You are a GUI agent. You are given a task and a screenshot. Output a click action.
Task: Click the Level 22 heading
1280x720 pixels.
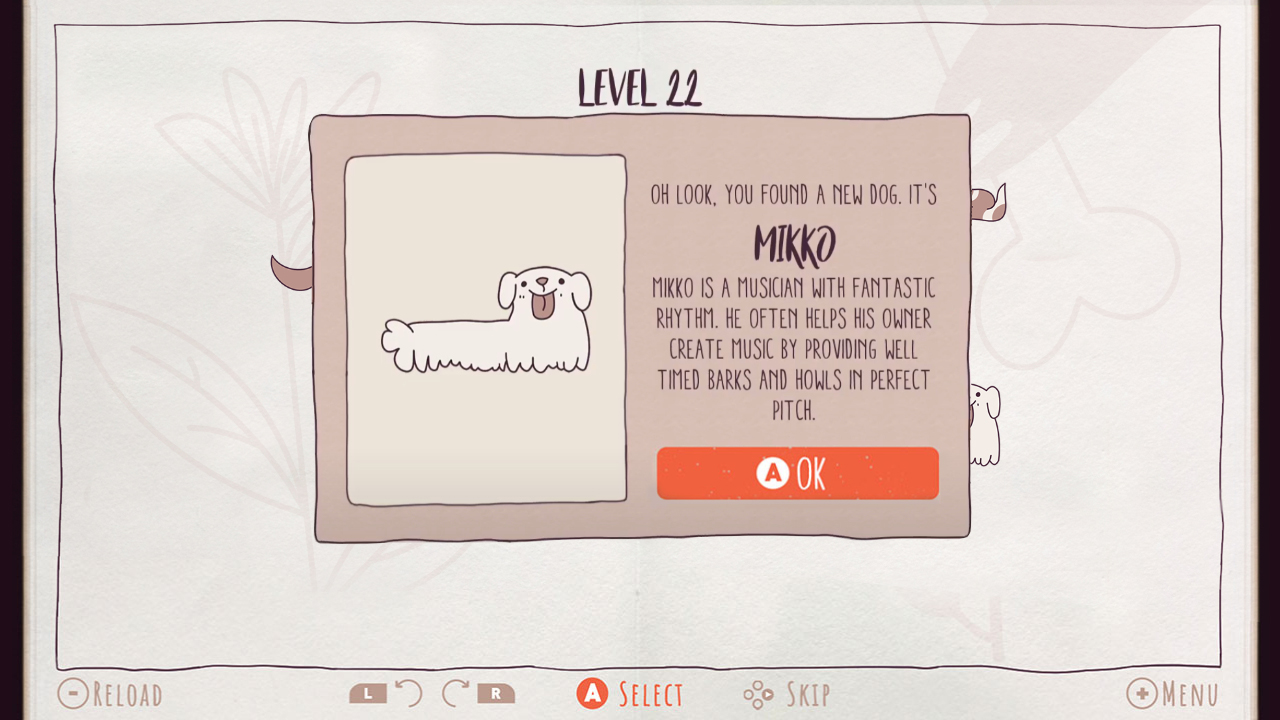pyautogui.click(x=640, y=88)
